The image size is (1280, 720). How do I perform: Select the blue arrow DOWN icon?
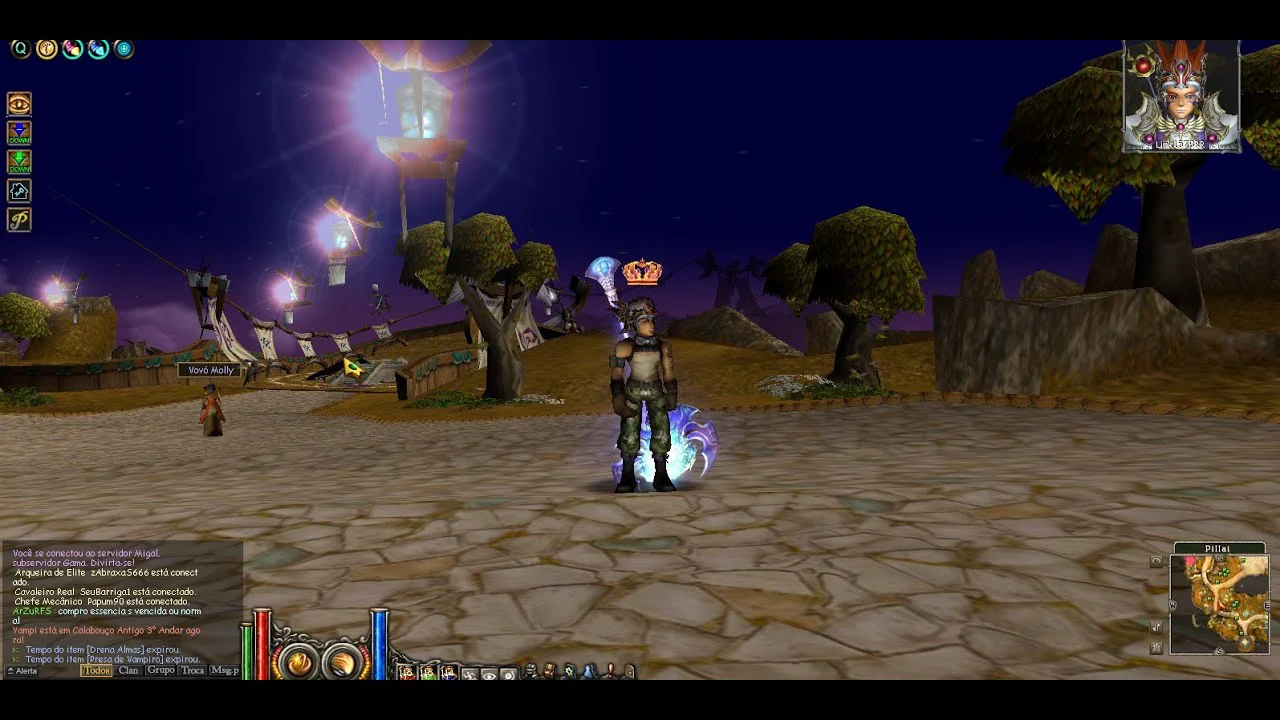pos(19,133)
